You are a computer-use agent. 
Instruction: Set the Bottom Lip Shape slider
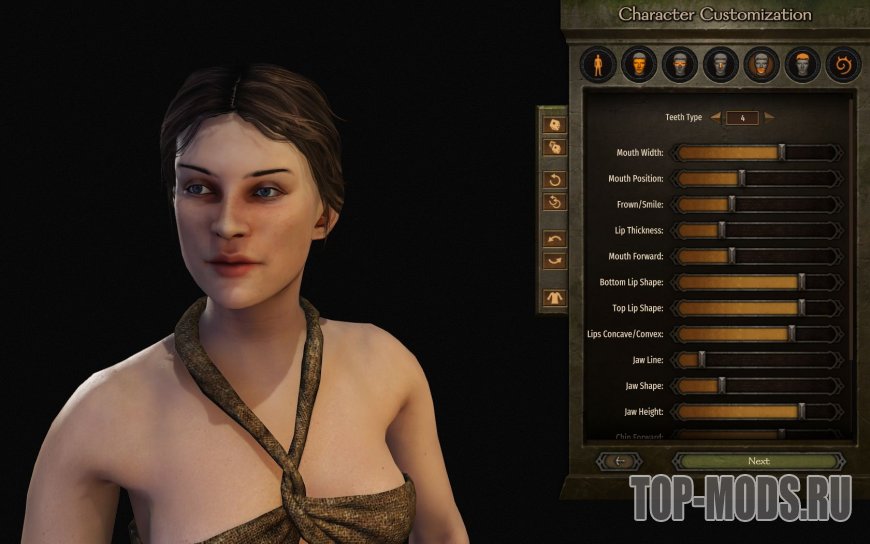[x=801, y=282]
